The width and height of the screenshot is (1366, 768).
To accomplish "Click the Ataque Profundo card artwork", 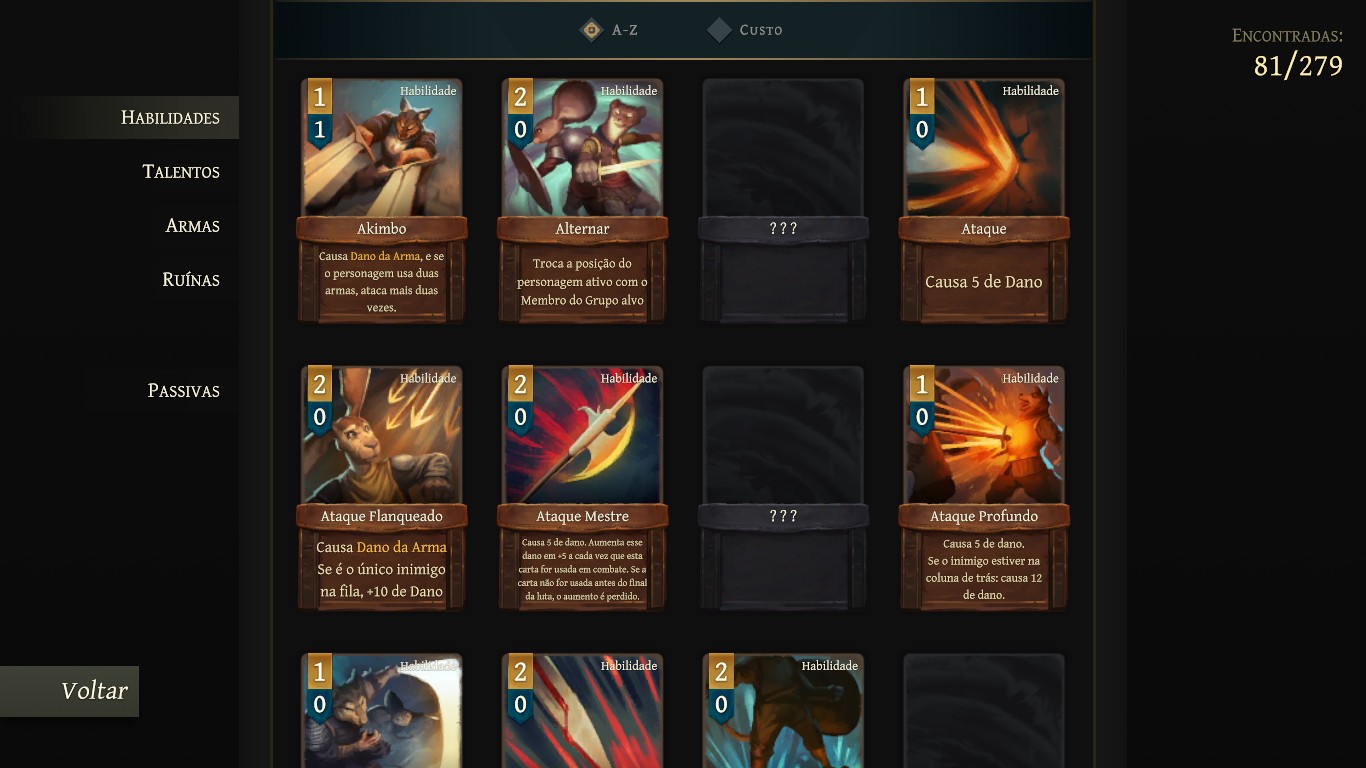I will [x=982, y=438].
